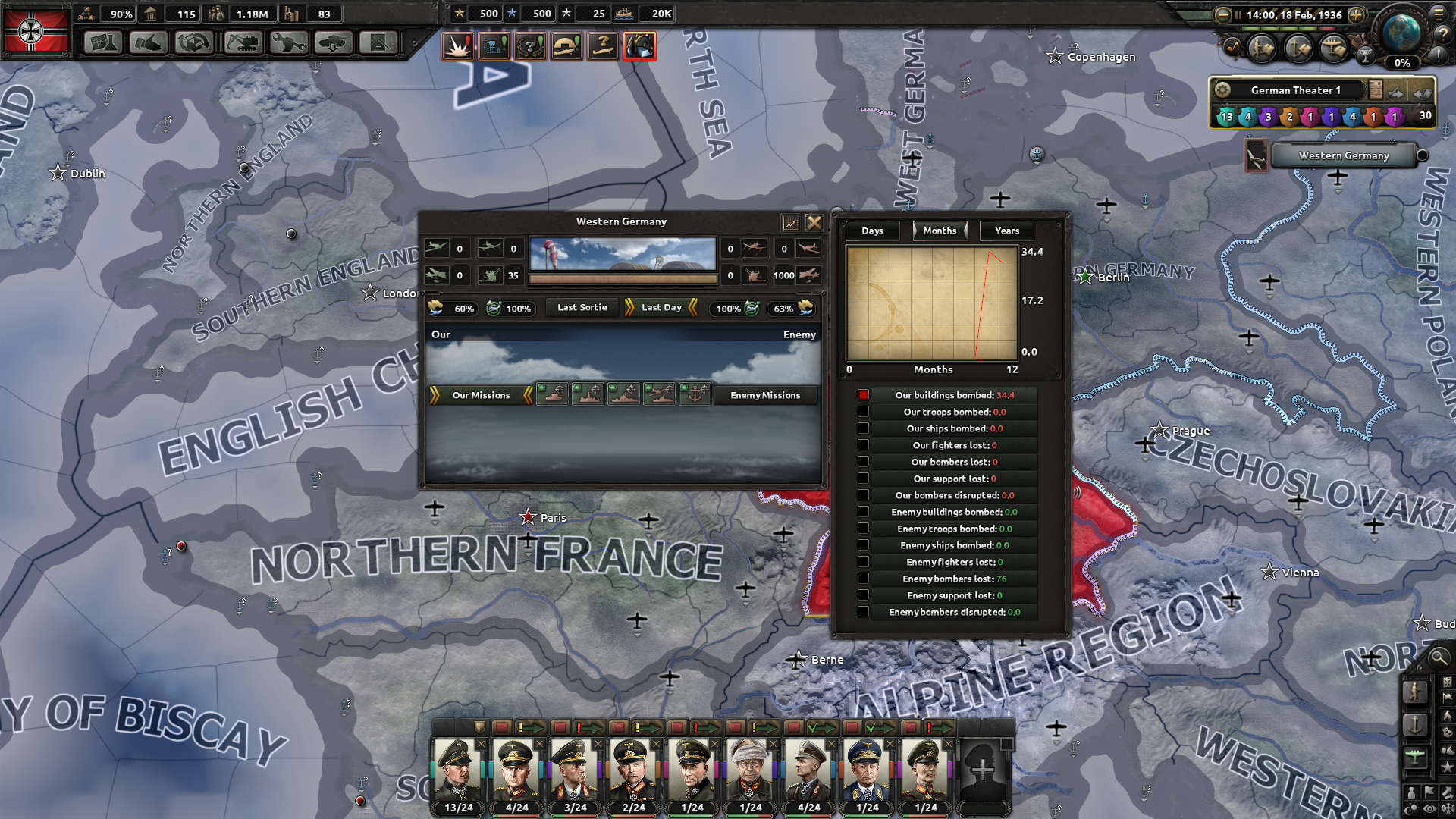Click the game speed bar next to the clock
This screenshot has height=819, width=1456.
tap(1289, 29)
